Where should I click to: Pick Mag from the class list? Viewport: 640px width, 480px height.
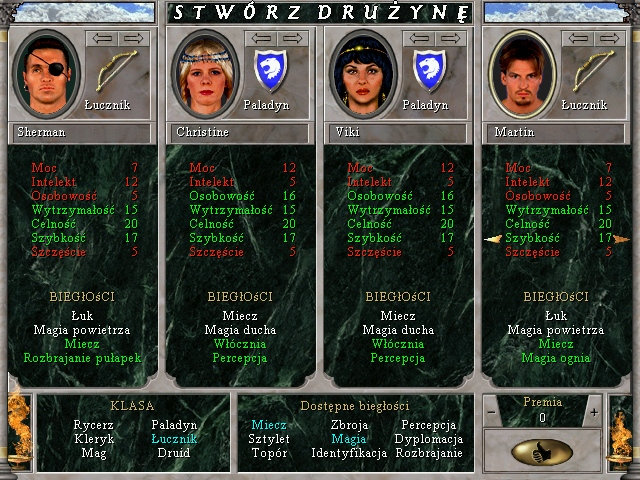coord(93,453)
